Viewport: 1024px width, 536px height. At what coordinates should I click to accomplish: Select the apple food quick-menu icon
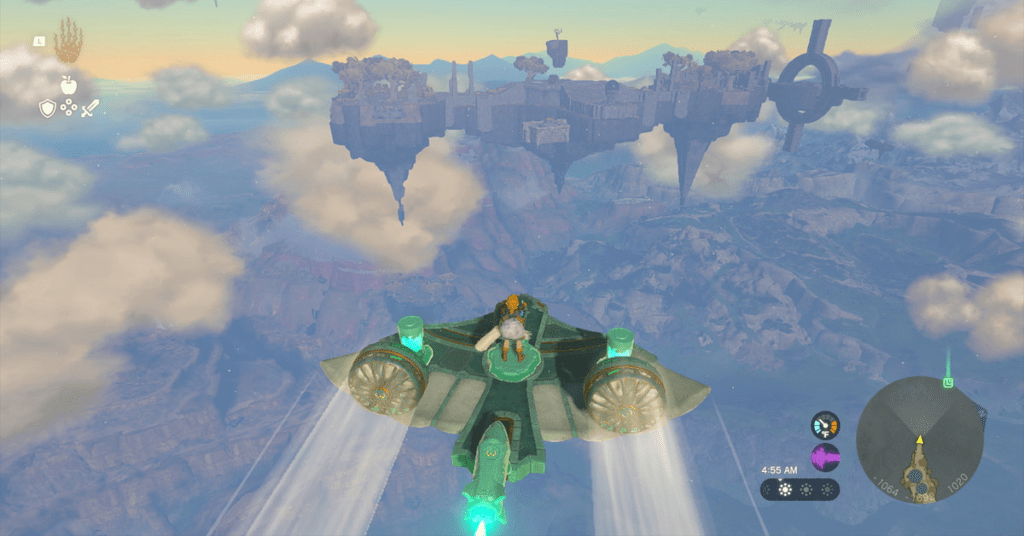(68, 86)
